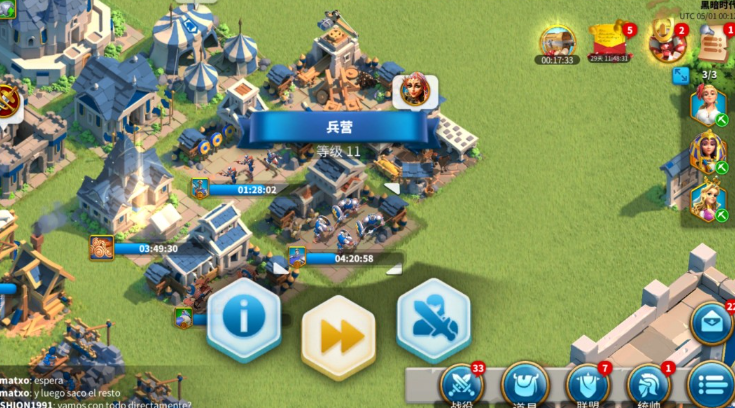
Task: Tap the yellow speed-up arrows button
Action: (338, 336)
